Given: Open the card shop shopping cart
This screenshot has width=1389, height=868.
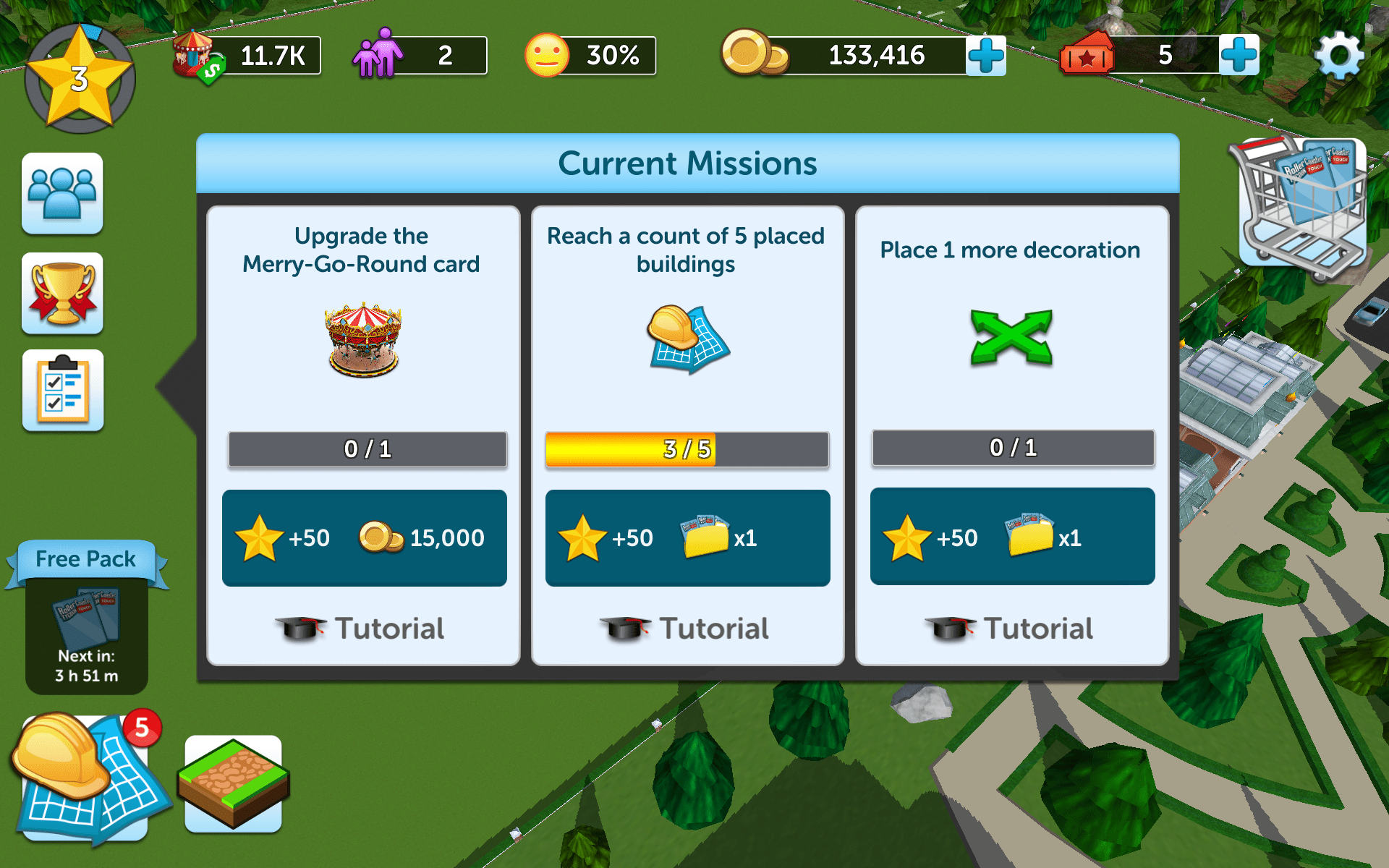Looking at the screenshot, I should [x=1302, y=205].
